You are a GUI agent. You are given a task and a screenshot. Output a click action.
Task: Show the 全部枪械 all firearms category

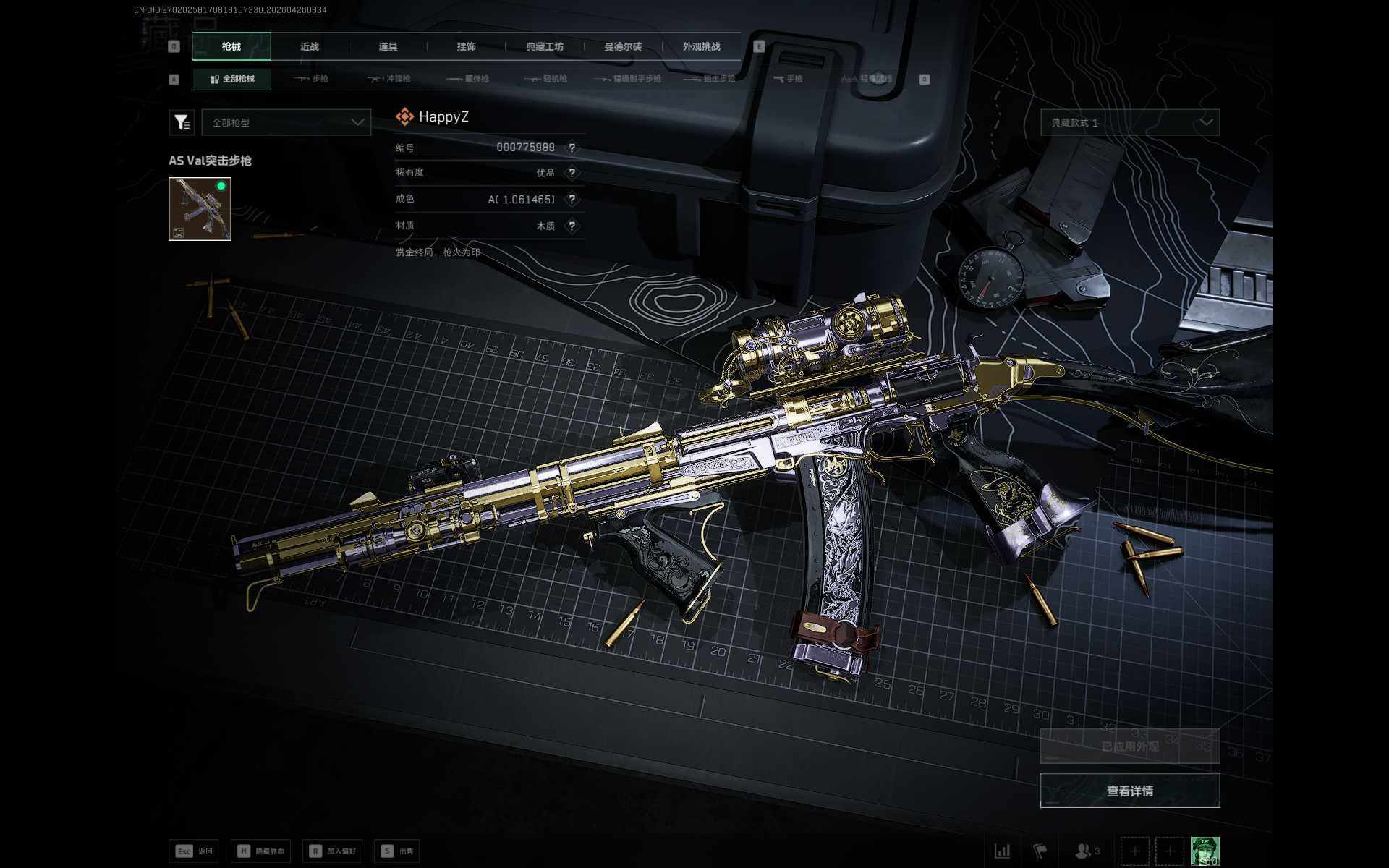pyautogui.click(x=232, y=79)
